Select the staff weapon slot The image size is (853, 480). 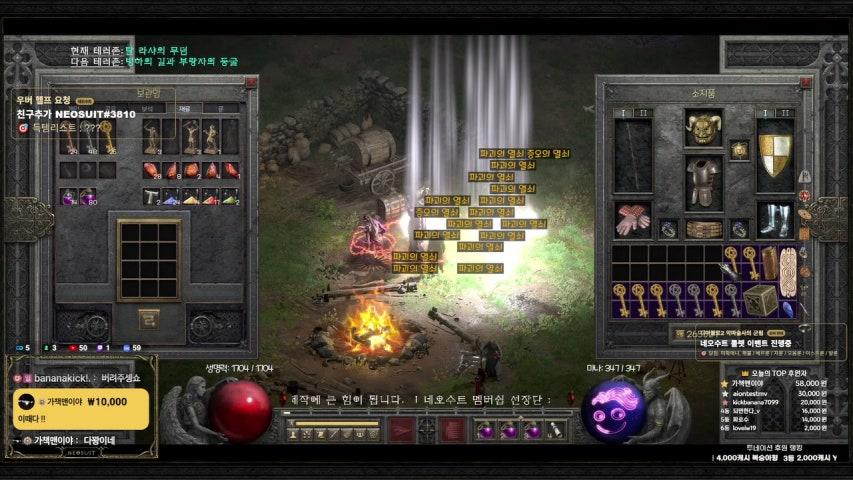click(632, 156)
